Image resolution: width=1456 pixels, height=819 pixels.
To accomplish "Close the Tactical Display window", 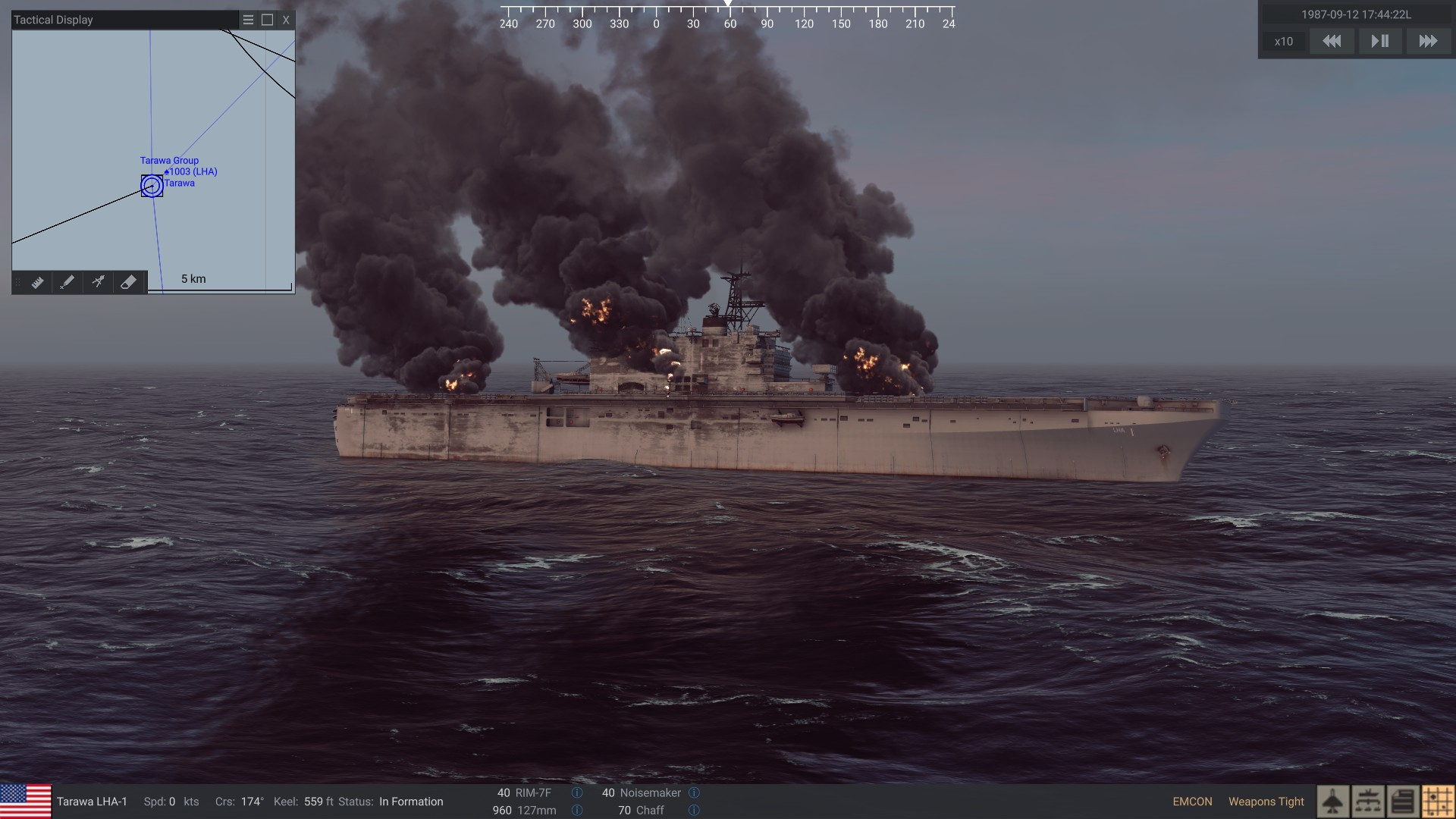I will tap(286, 20).
